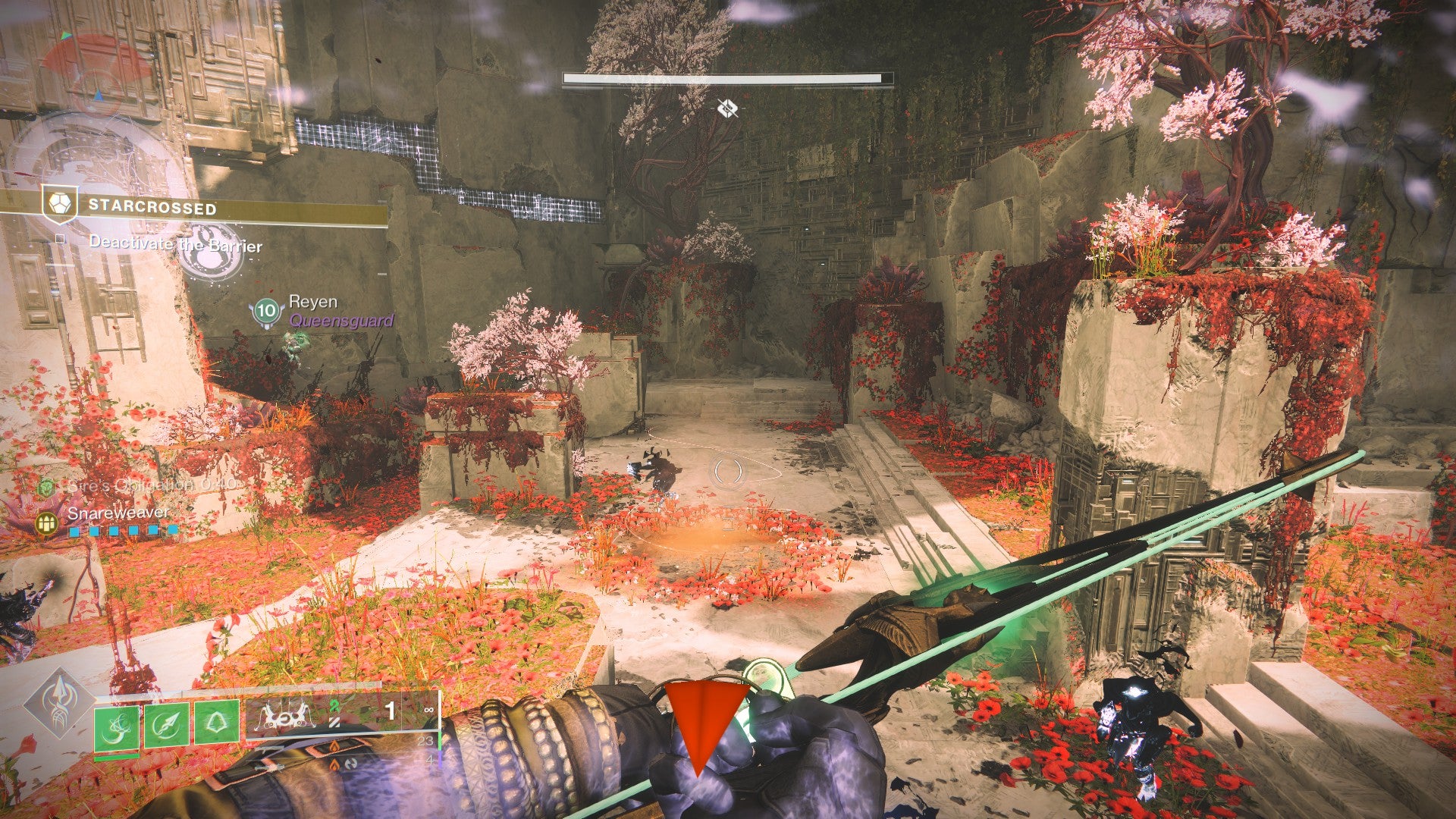The image size is (1456, 819).
Task: Open the STARCROSSED activity banner
Action: [x=152, y=206]
